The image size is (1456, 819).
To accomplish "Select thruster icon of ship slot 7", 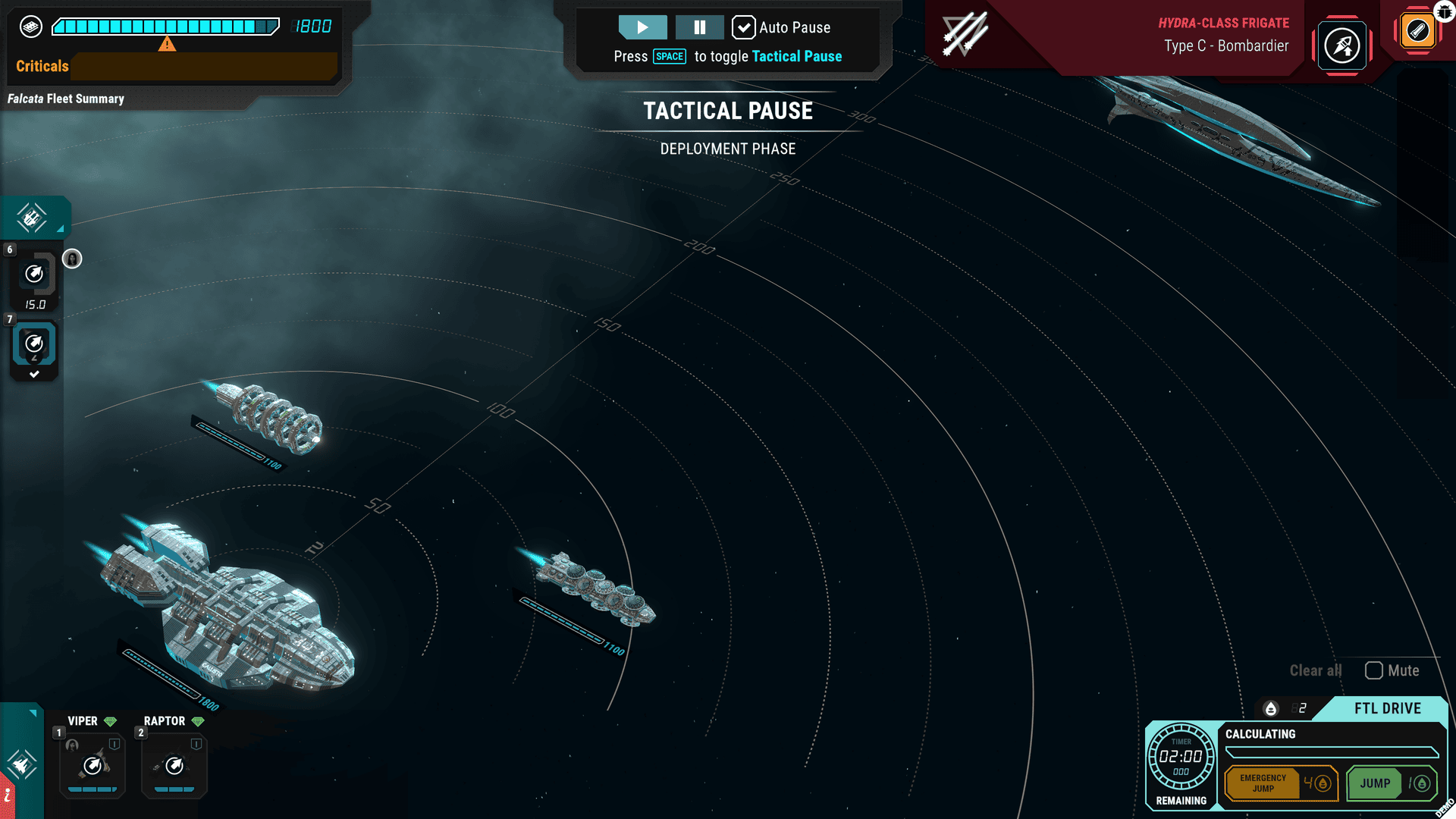I will tap(33, 343).
